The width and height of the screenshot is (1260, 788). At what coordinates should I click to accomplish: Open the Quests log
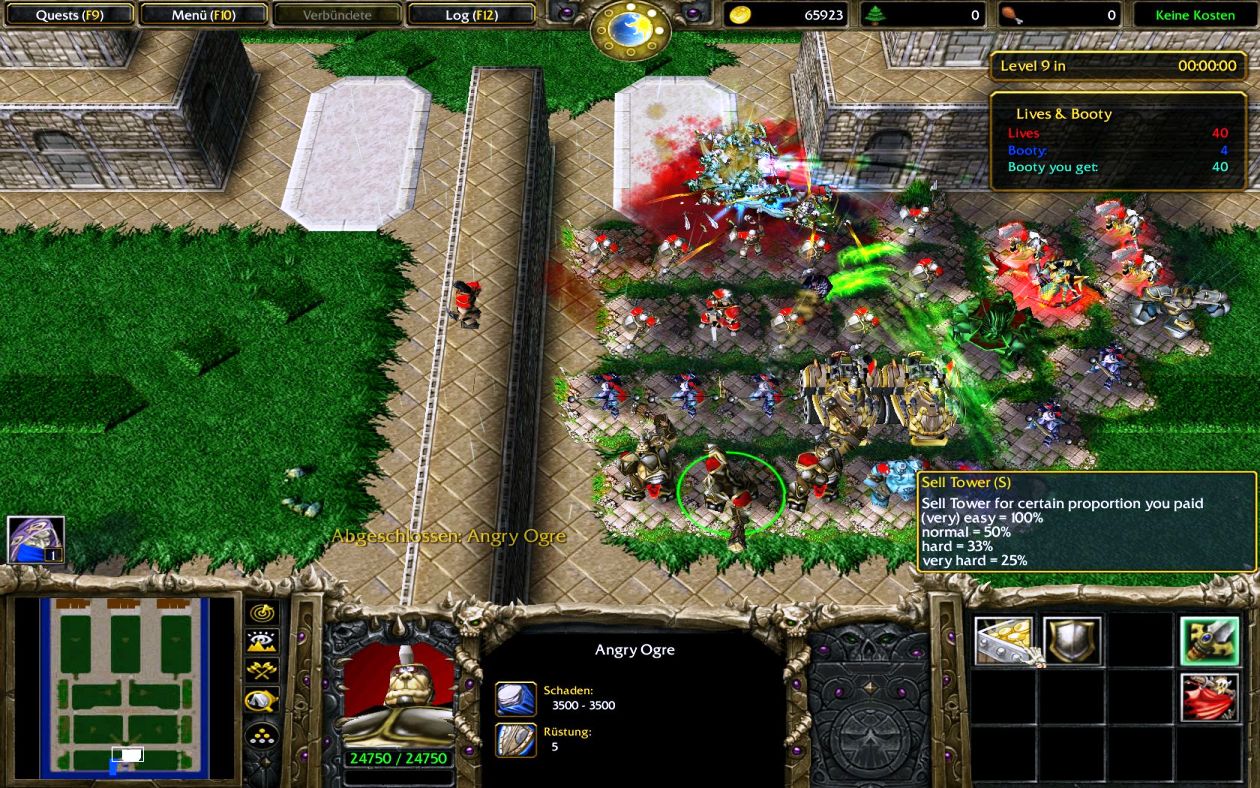point(69,15)
